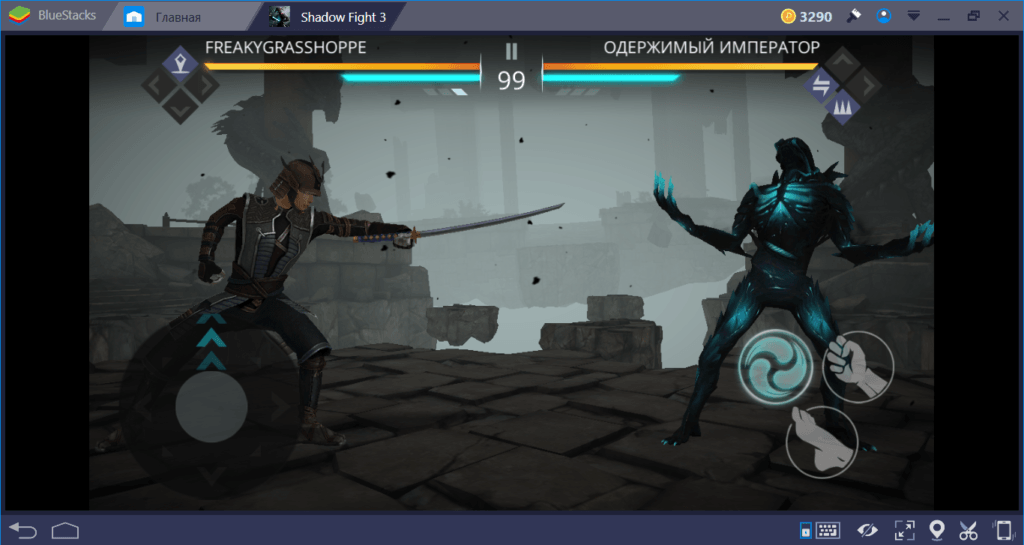
Task: Minimize the BlueStacks window
Action: point(943,17)
